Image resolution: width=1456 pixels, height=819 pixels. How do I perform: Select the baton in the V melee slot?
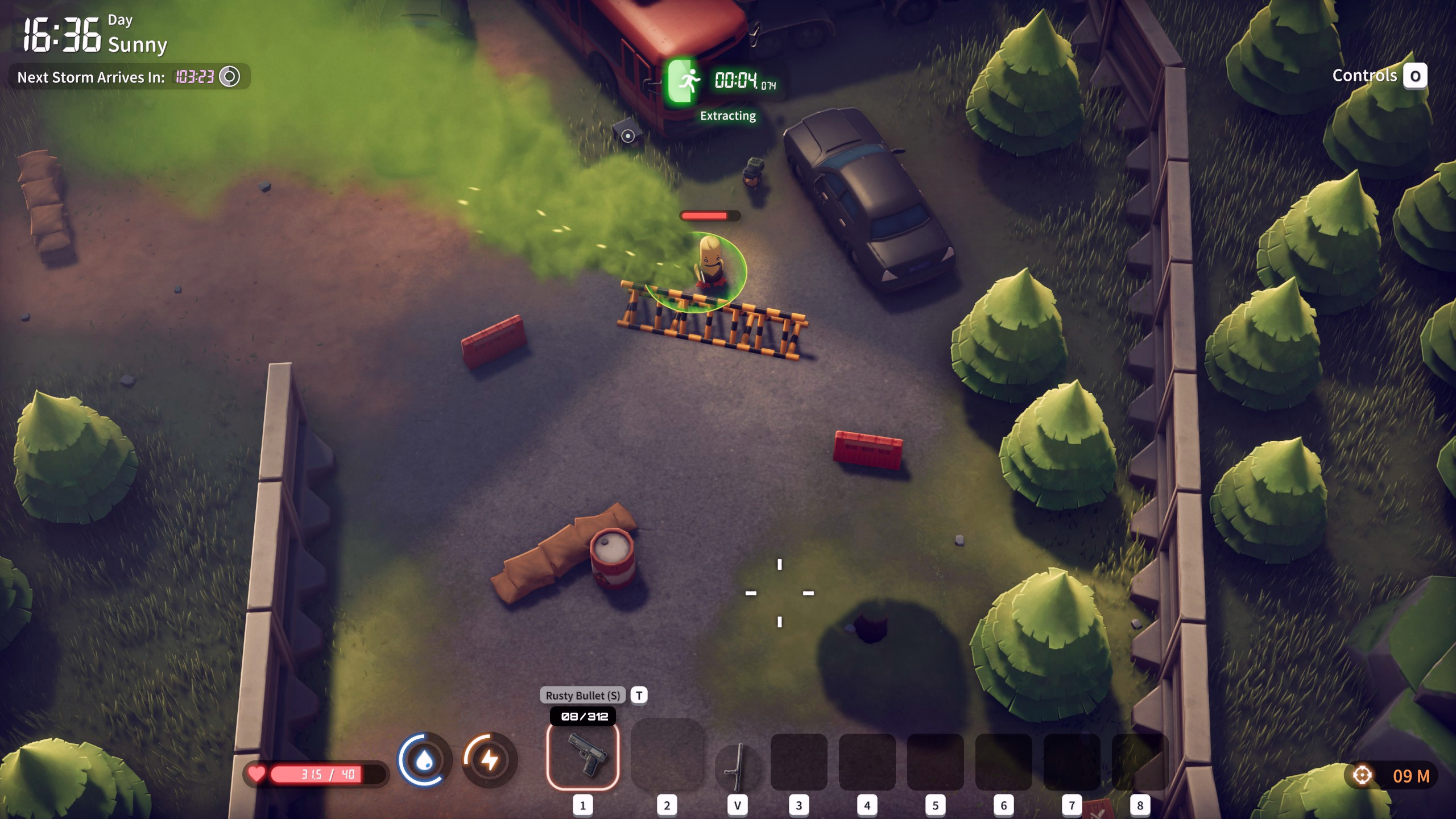click(737, 765)
